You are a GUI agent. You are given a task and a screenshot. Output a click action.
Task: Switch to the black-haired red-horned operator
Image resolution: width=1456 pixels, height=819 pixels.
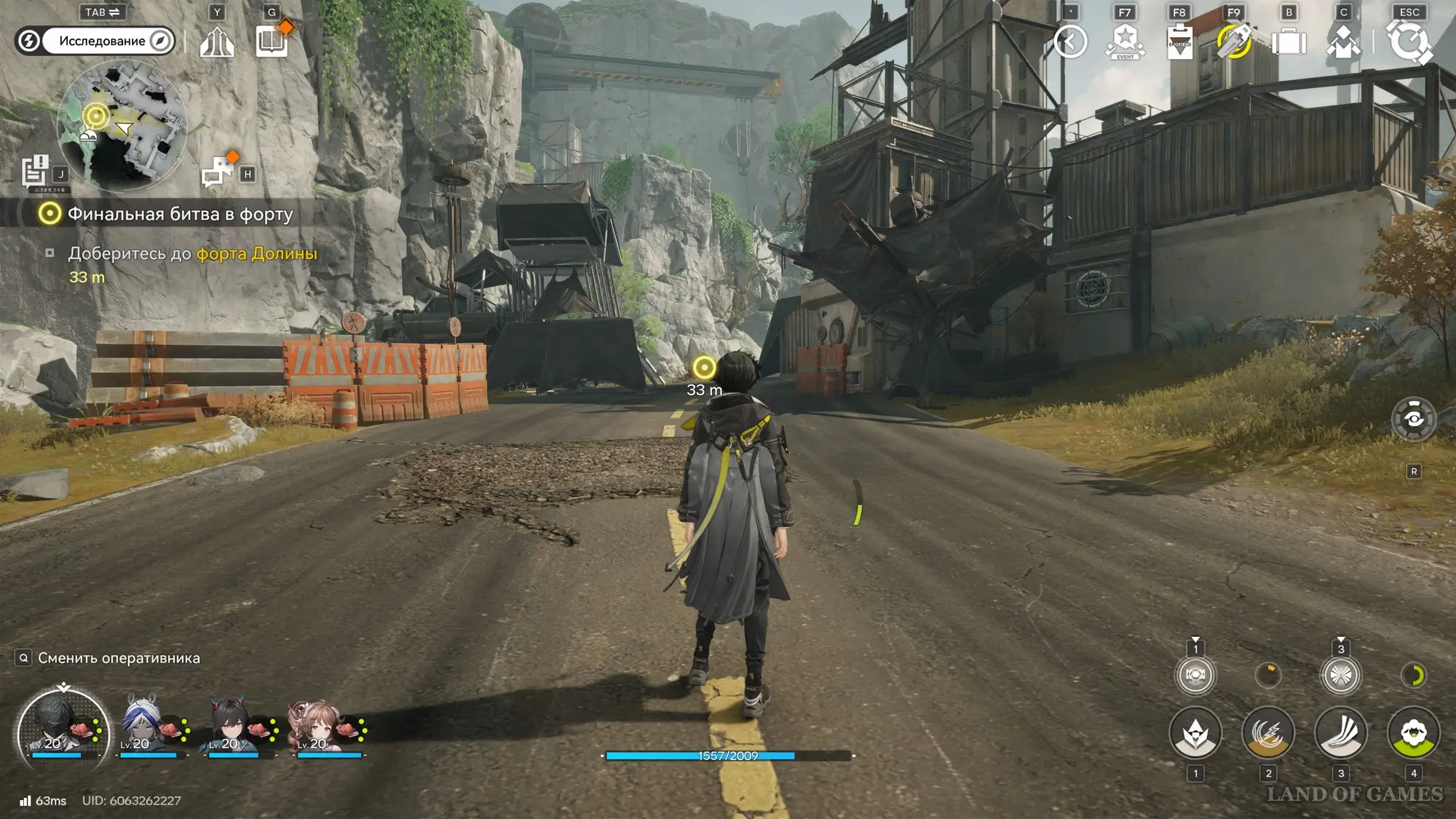click(x=234, y=725)
